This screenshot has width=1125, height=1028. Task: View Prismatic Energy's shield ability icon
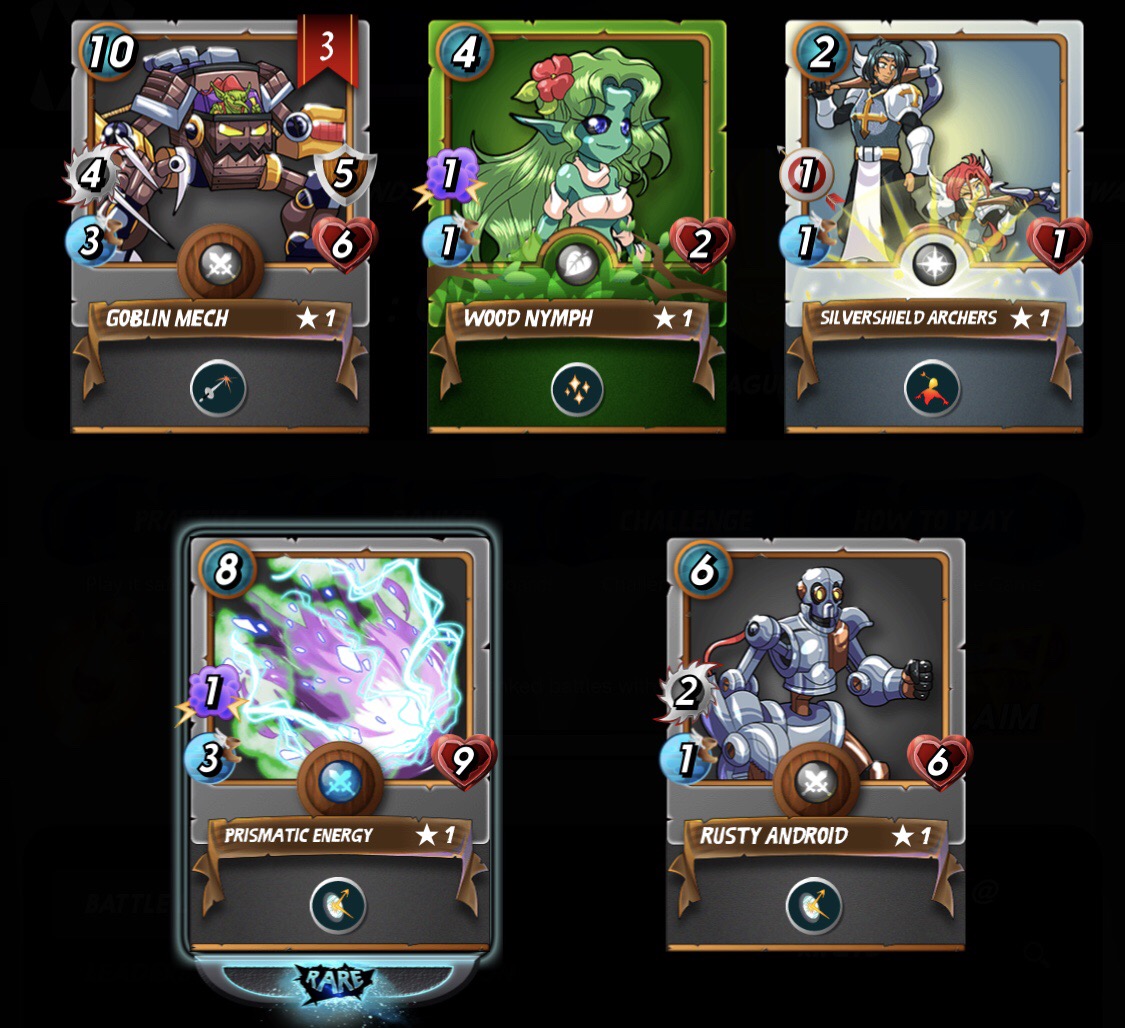[338, 905]
